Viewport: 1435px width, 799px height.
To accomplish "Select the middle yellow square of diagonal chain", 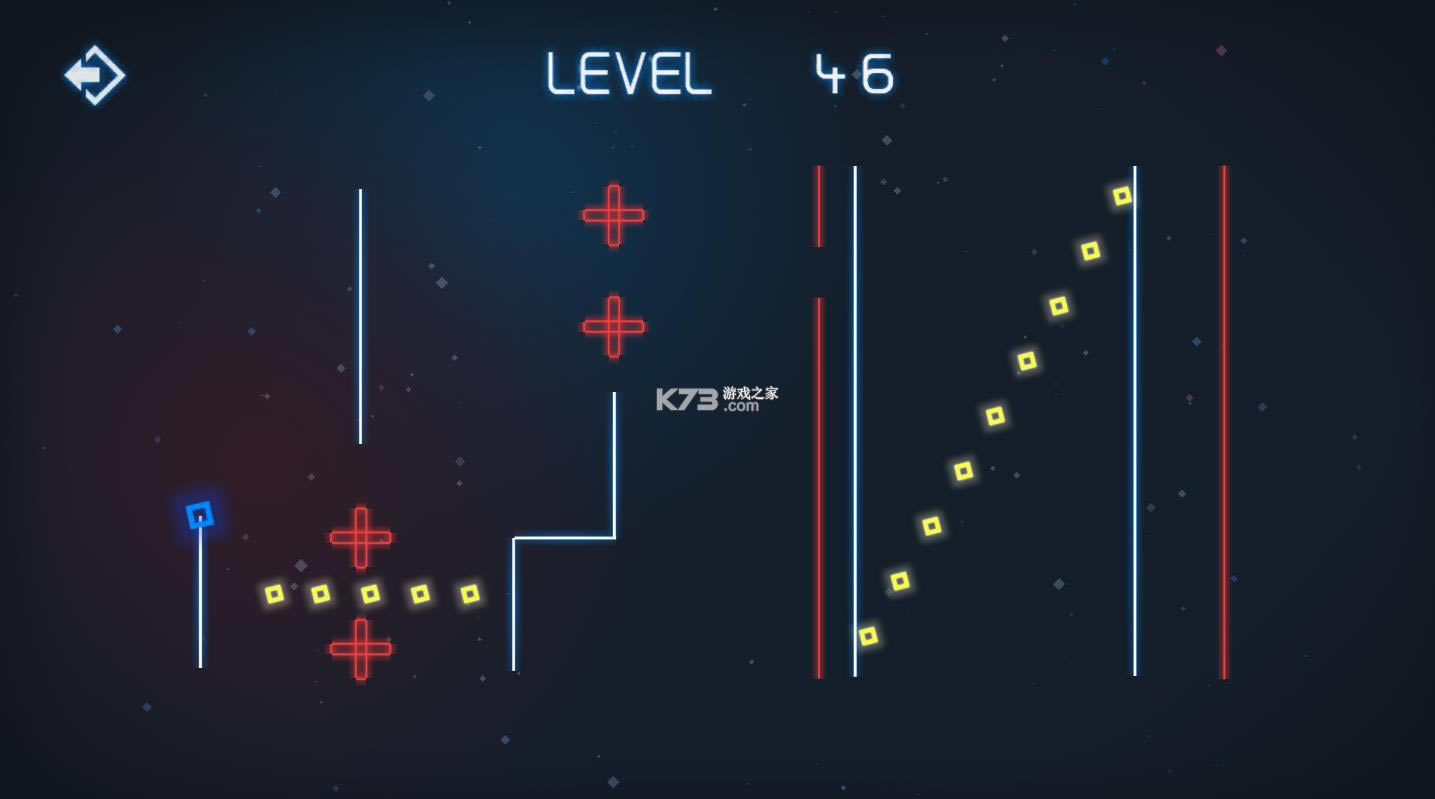I will [995, 414].
